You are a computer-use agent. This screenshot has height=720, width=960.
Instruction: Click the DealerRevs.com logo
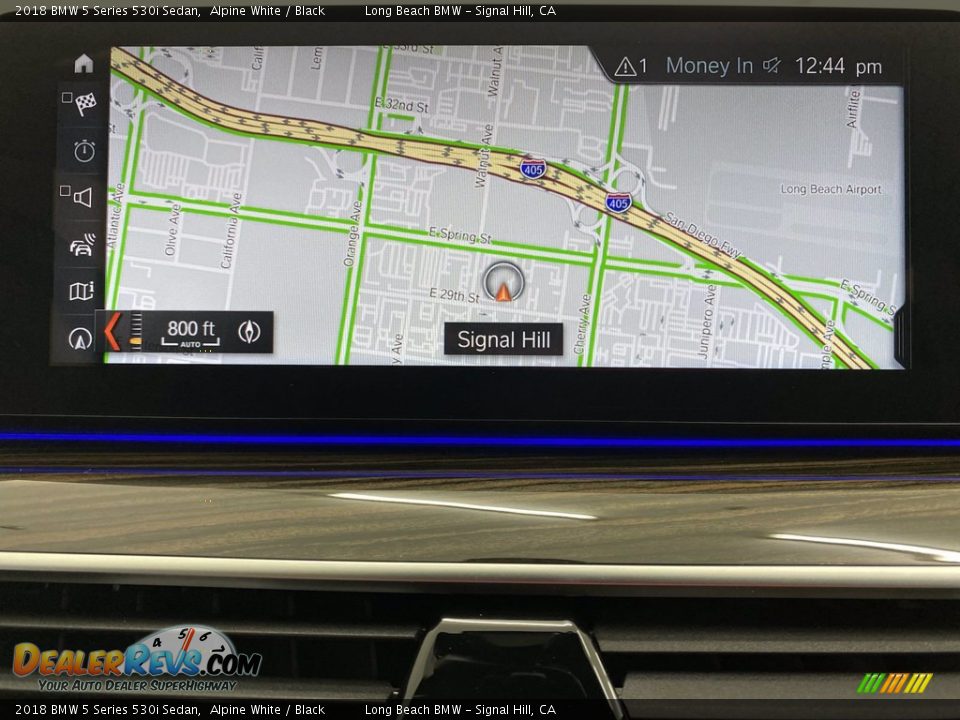point(136,660)
